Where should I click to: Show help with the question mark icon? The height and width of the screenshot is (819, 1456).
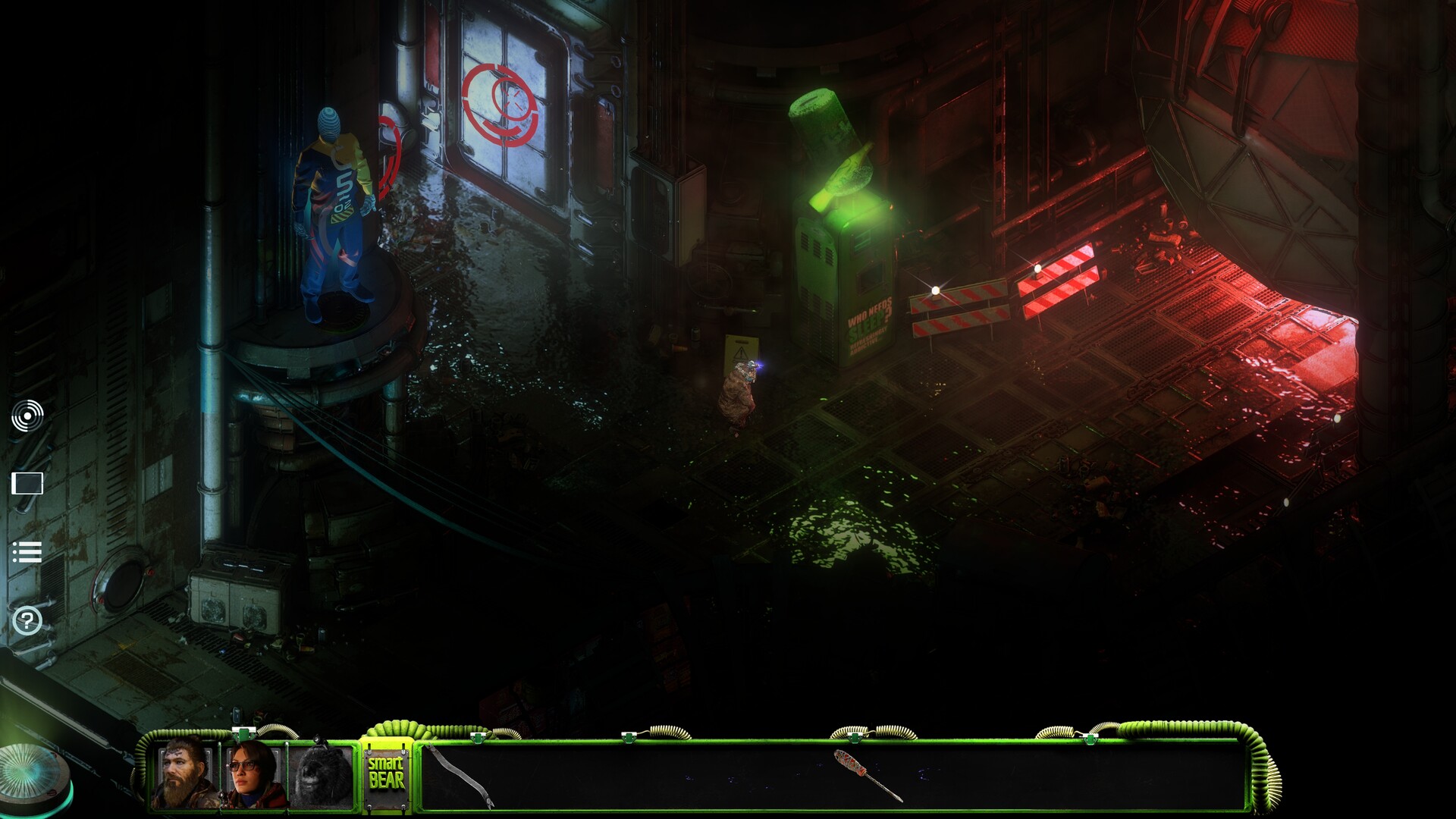click(x=27, y=621)
